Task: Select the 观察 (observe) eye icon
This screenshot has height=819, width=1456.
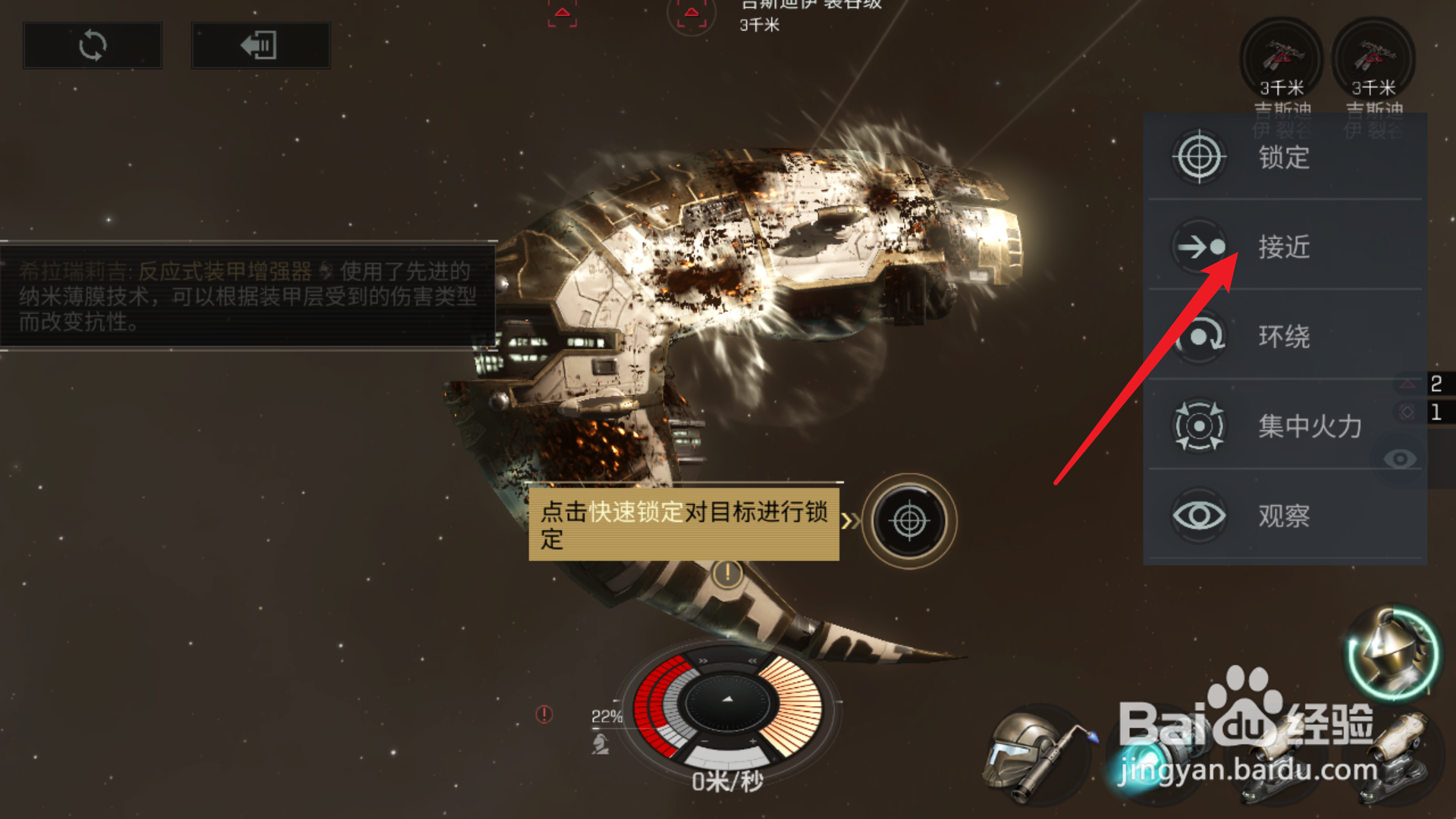Action: tap(1199, 516)
